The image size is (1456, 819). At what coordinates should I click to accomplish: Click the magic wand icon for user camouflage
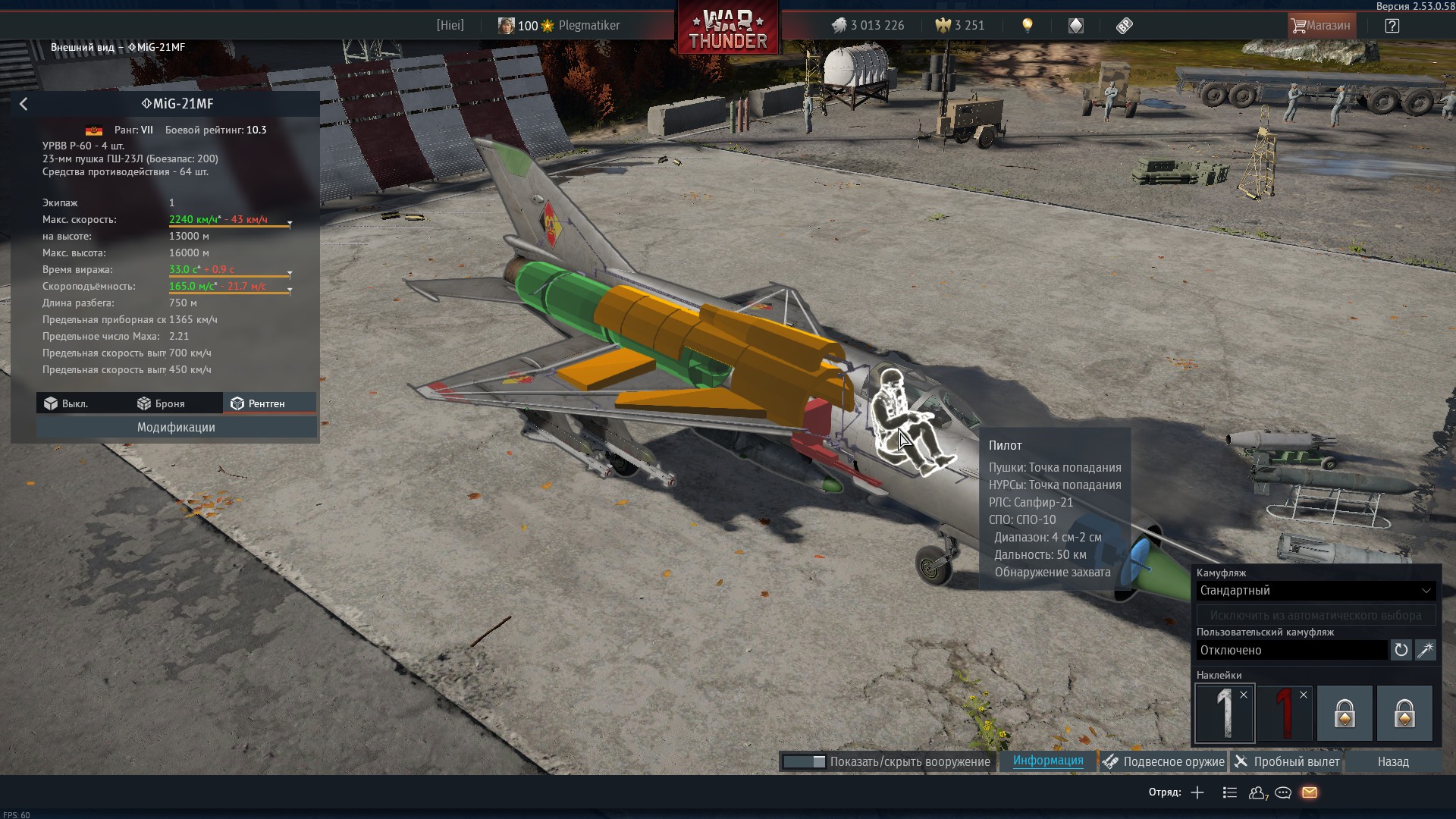pos(1426,650)
